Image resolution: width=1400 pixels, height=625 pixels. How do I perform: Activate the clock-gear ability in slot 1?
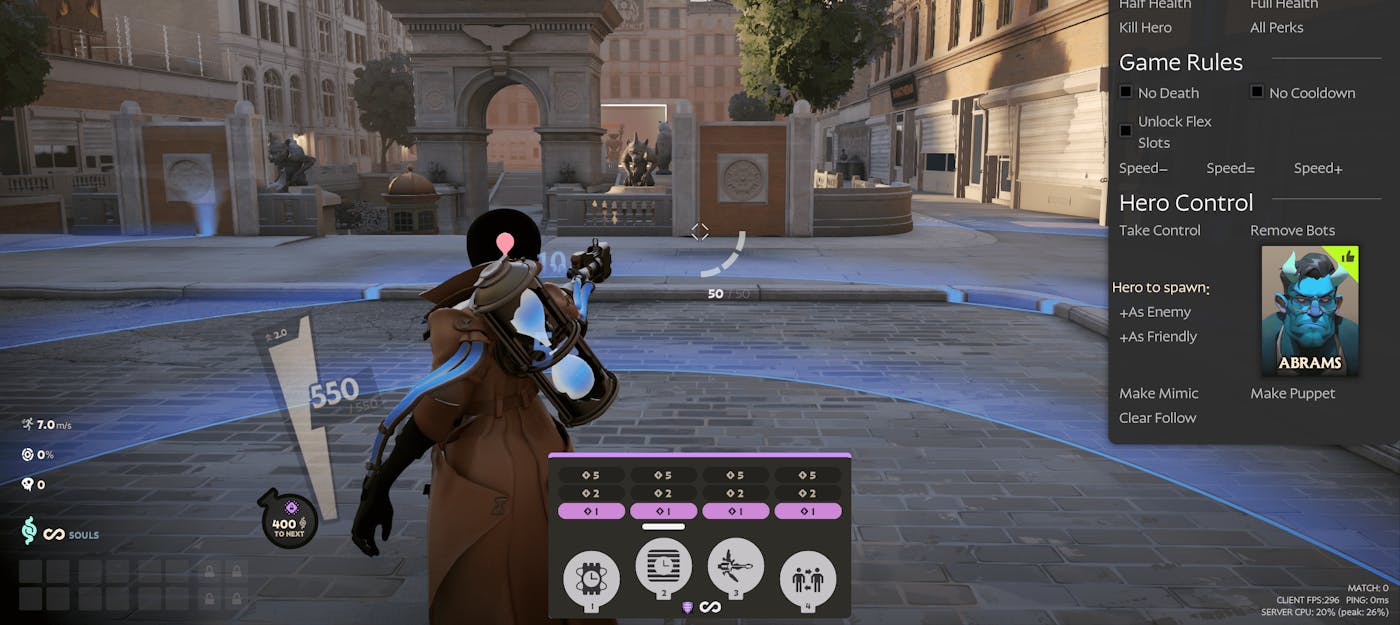(x=591, y=579)
